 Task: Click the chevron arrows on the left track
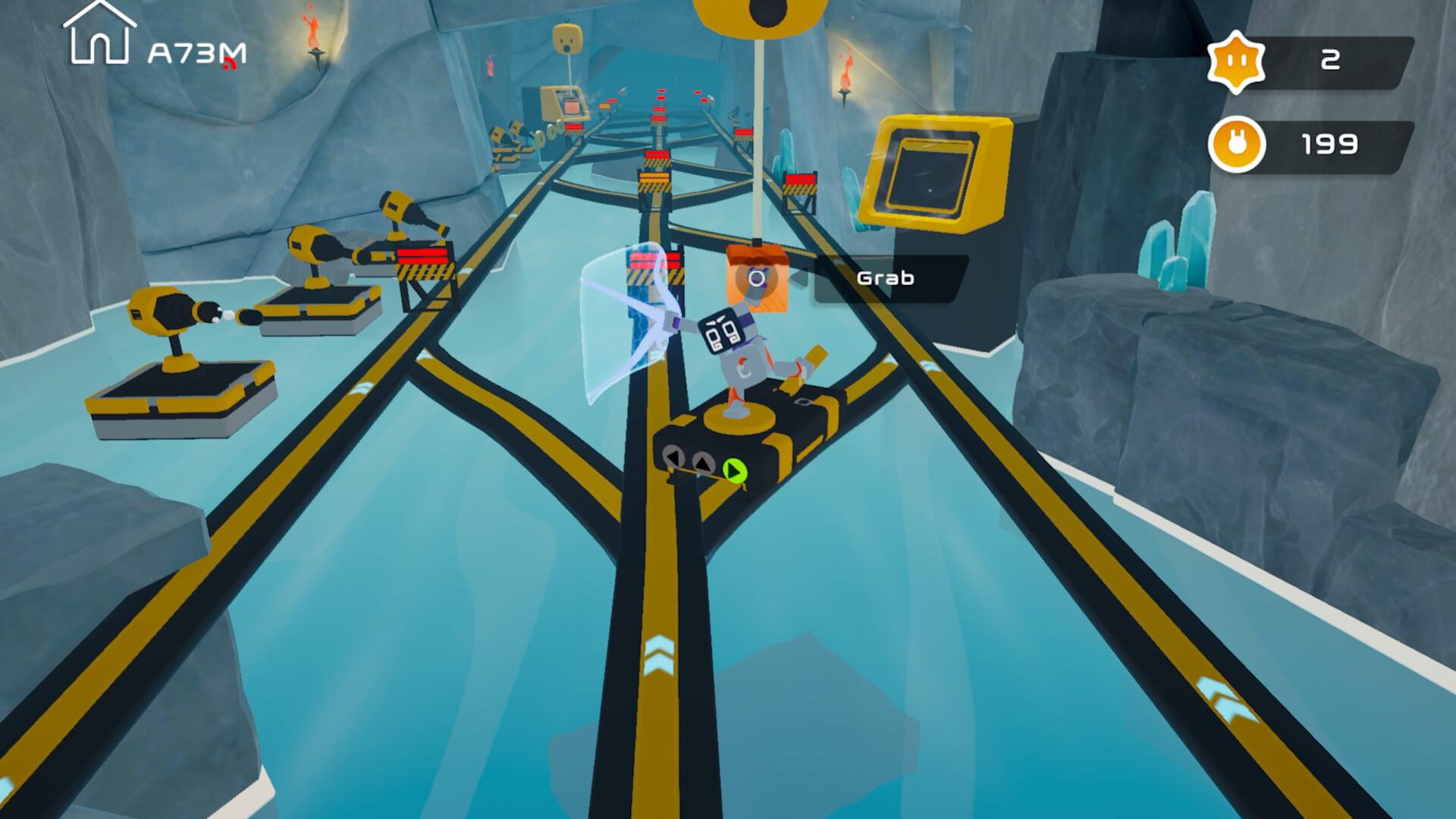pyautogui.click(x=362, y=388)
